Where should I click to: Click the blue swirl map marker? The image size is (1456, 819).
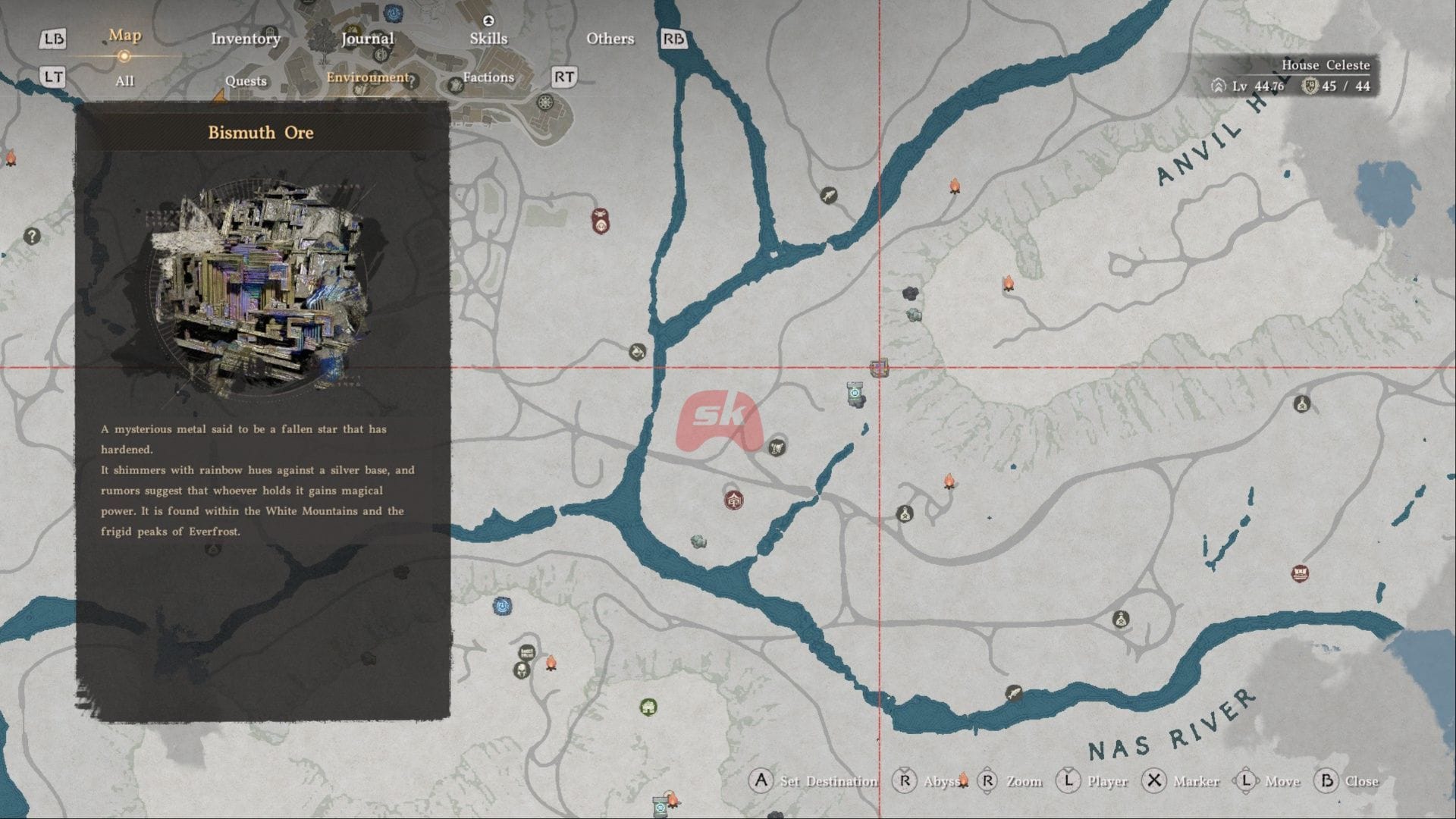[502, 606]
